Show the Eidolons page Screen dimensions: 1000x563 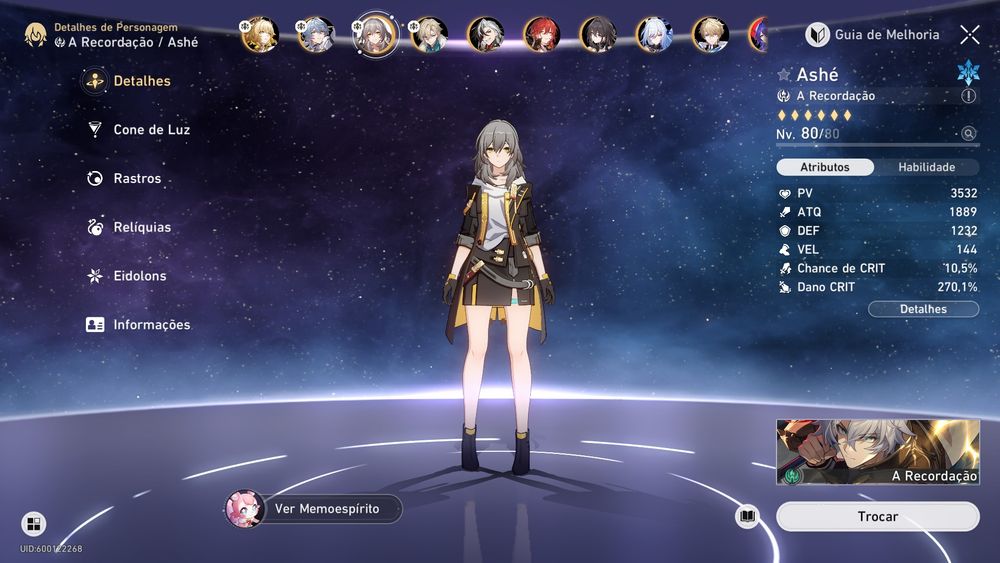click(x=139, y=276)
